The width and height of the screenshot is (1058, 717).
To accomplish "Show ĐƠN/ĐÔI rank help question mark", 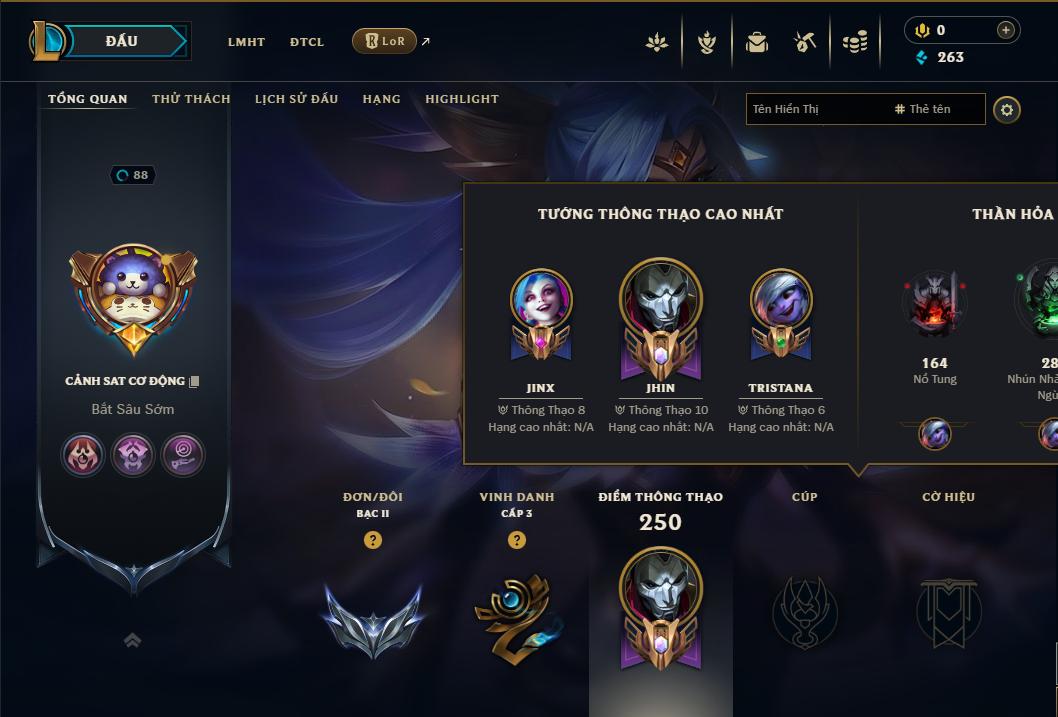I will tap(373, 540).
